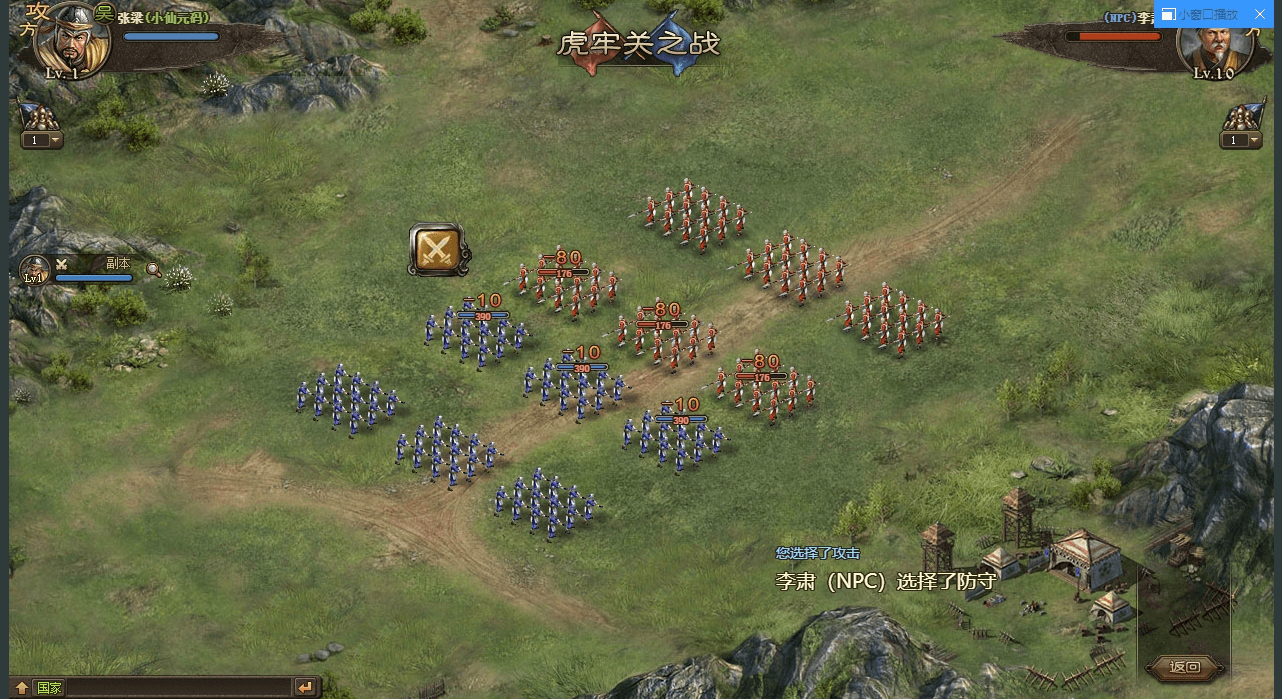Toggle 小窗口播放 small-window playback
Viewport: 1282px width, 699px height.
[x=1200, y=14]
